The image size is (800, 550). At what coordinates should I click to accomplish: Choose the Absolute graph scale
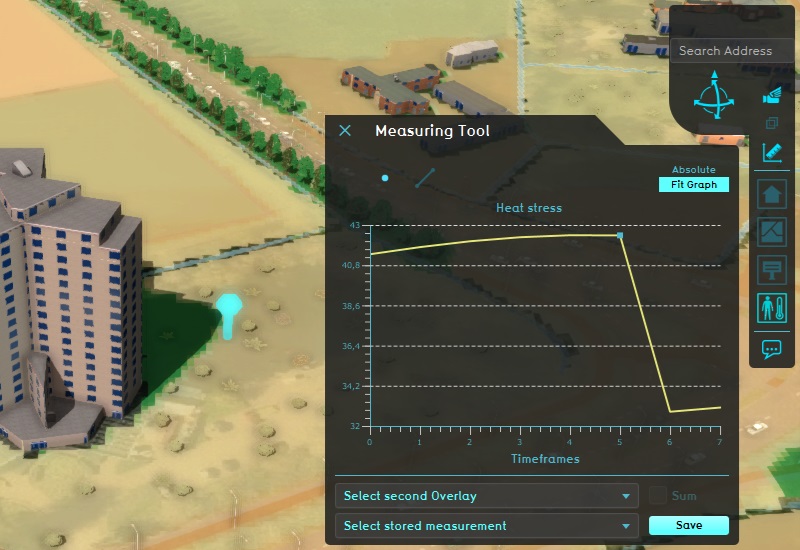tap(693, 170)
